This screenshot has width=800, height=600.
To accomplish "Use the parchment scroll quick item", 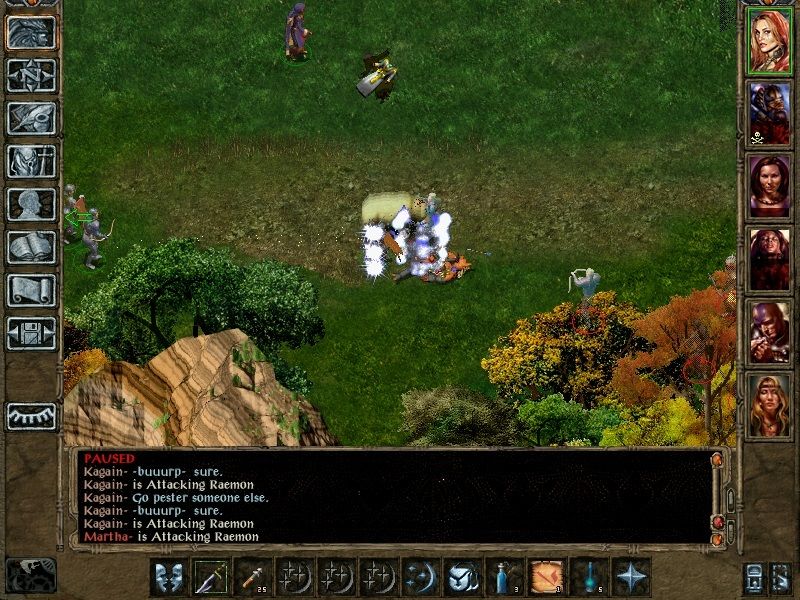I will point(547,577).
